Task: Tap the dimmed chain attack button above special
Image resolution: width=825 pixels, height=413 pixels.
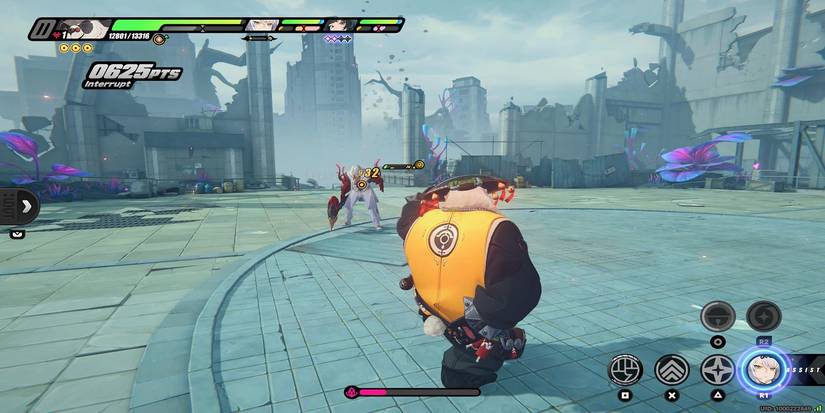Action: 718,316
